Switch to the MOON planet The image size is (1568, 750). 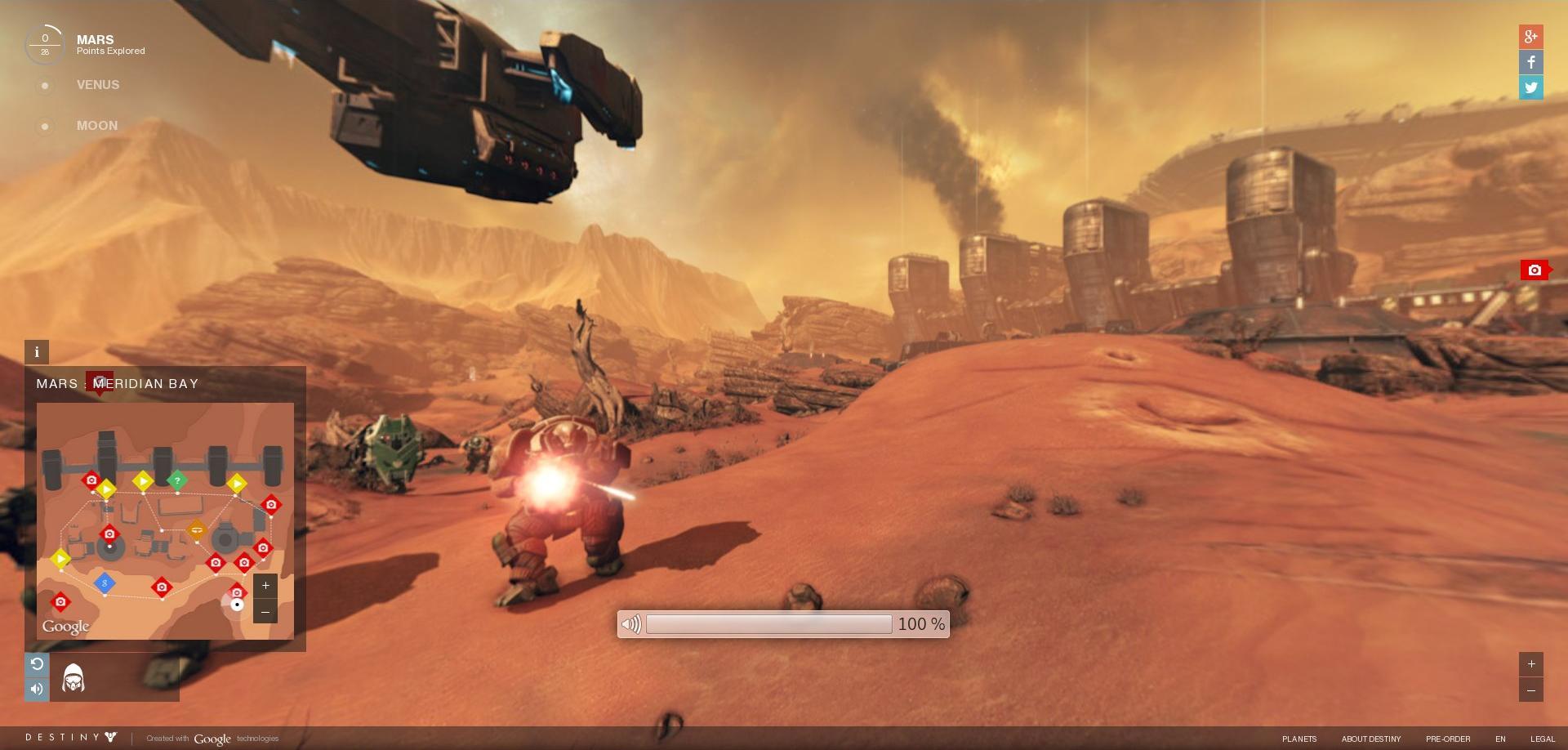96,126
